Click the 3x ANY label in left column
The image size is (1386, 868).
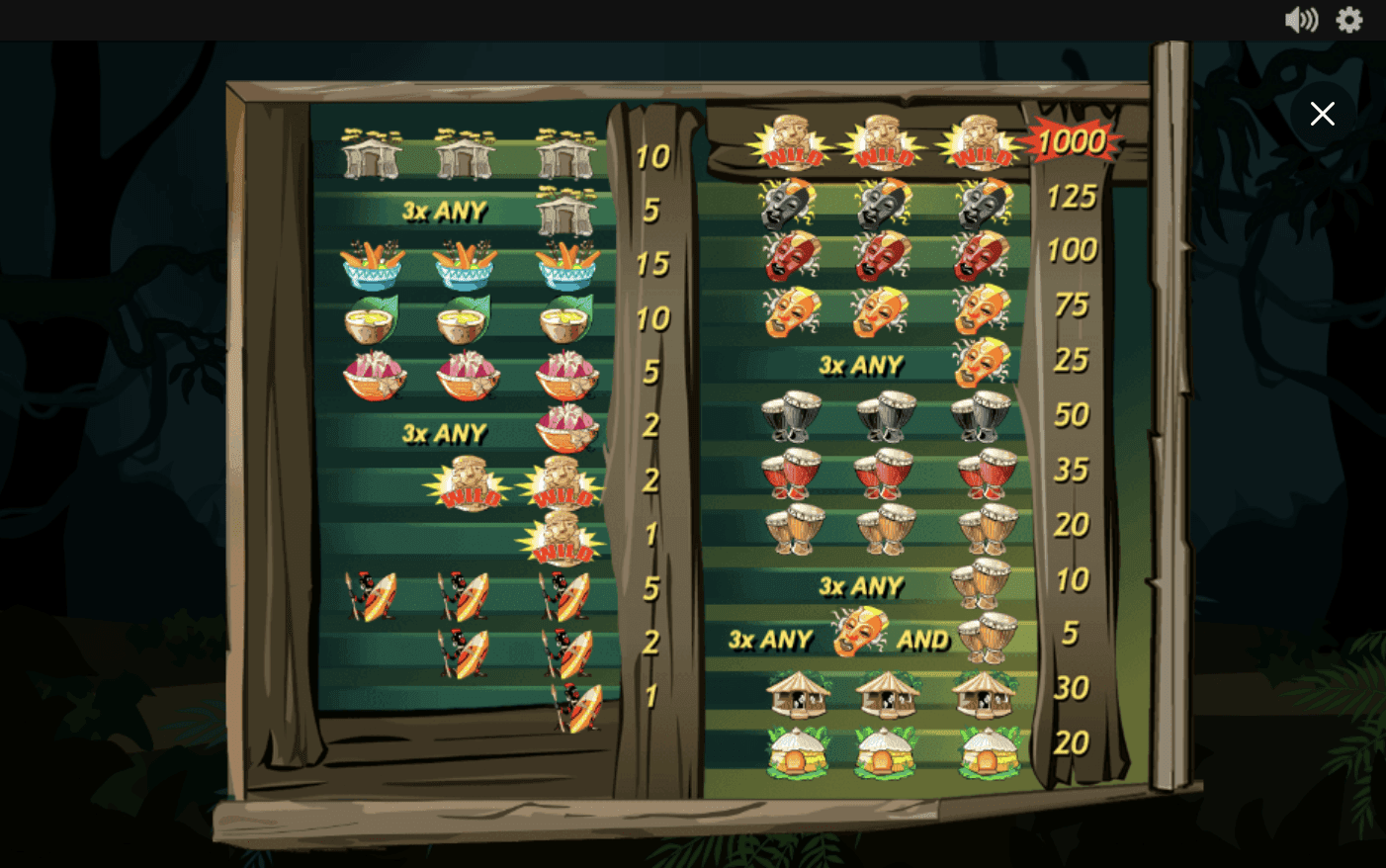445,212
